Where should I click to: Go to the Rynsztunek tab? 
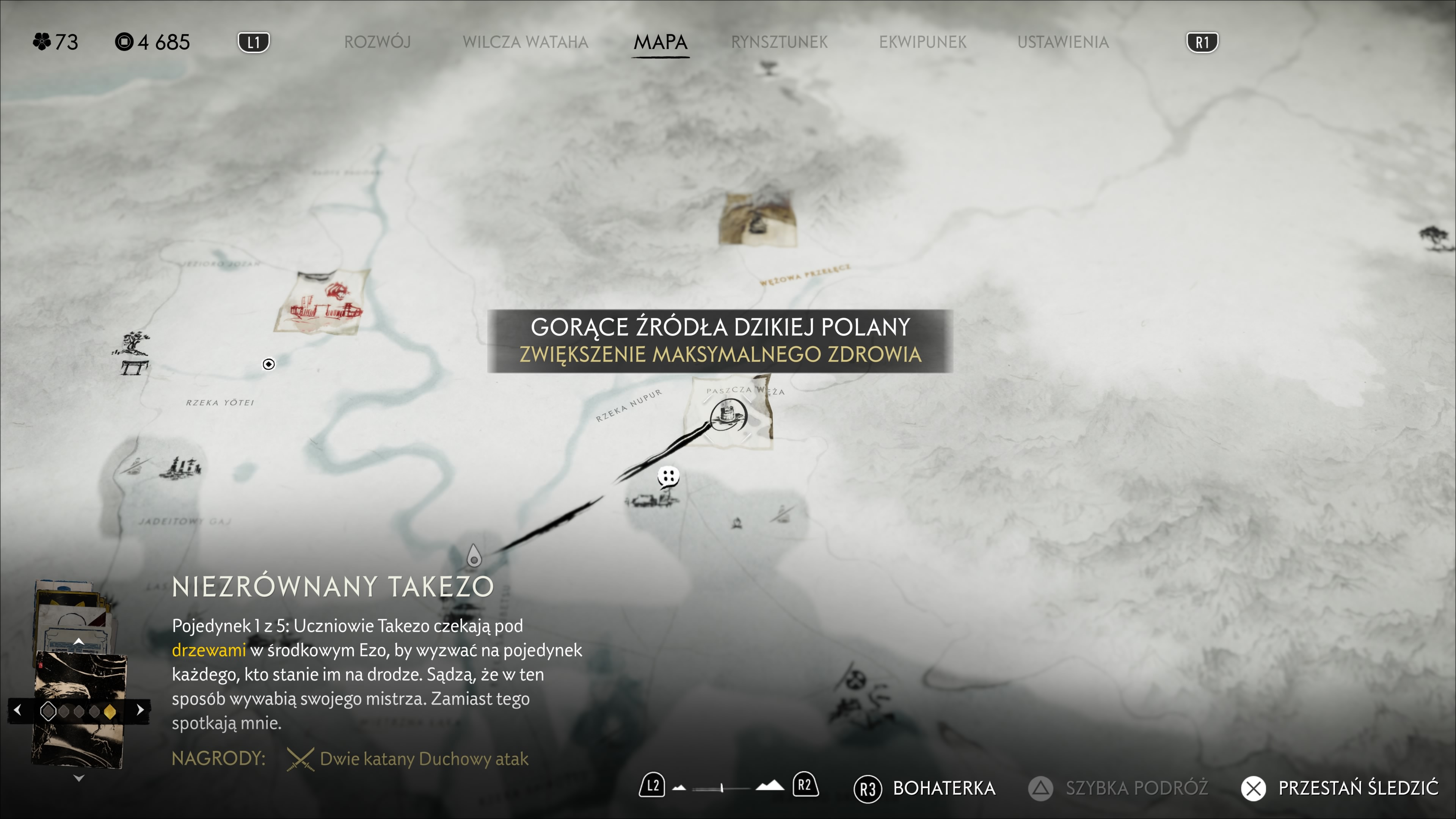point(779,42)
